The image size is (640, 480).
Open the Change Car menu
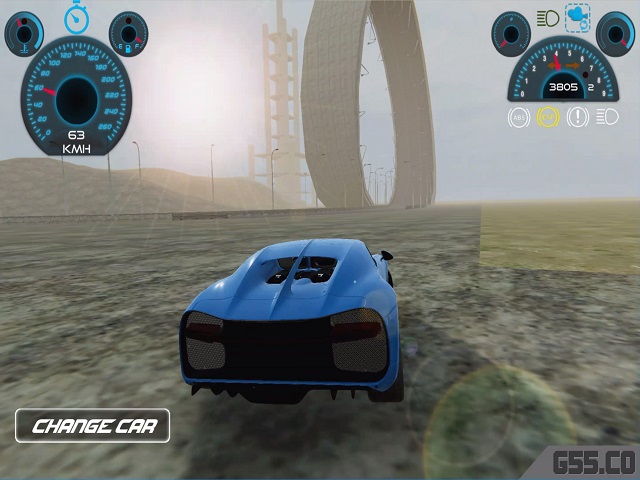[x=92, y=426]
